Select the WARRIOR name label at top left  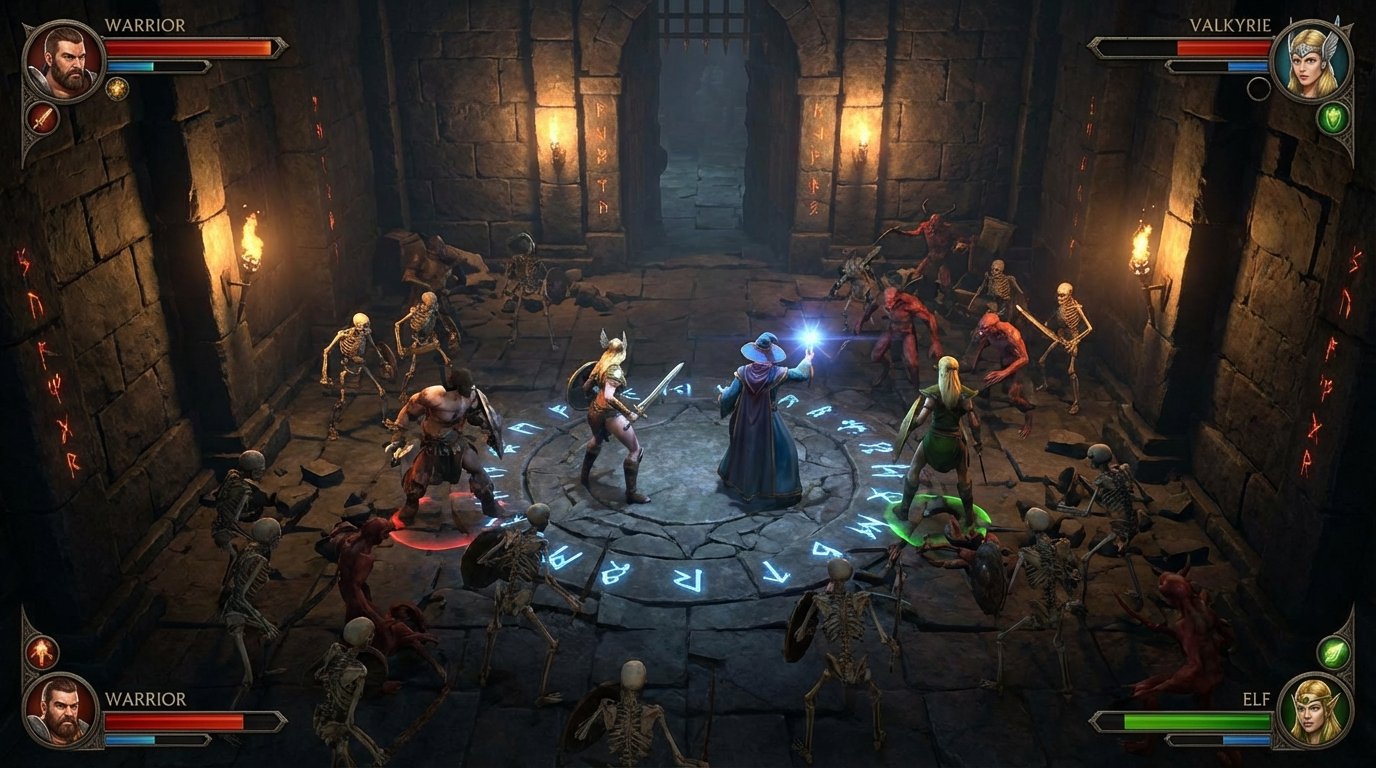point(144,23)
